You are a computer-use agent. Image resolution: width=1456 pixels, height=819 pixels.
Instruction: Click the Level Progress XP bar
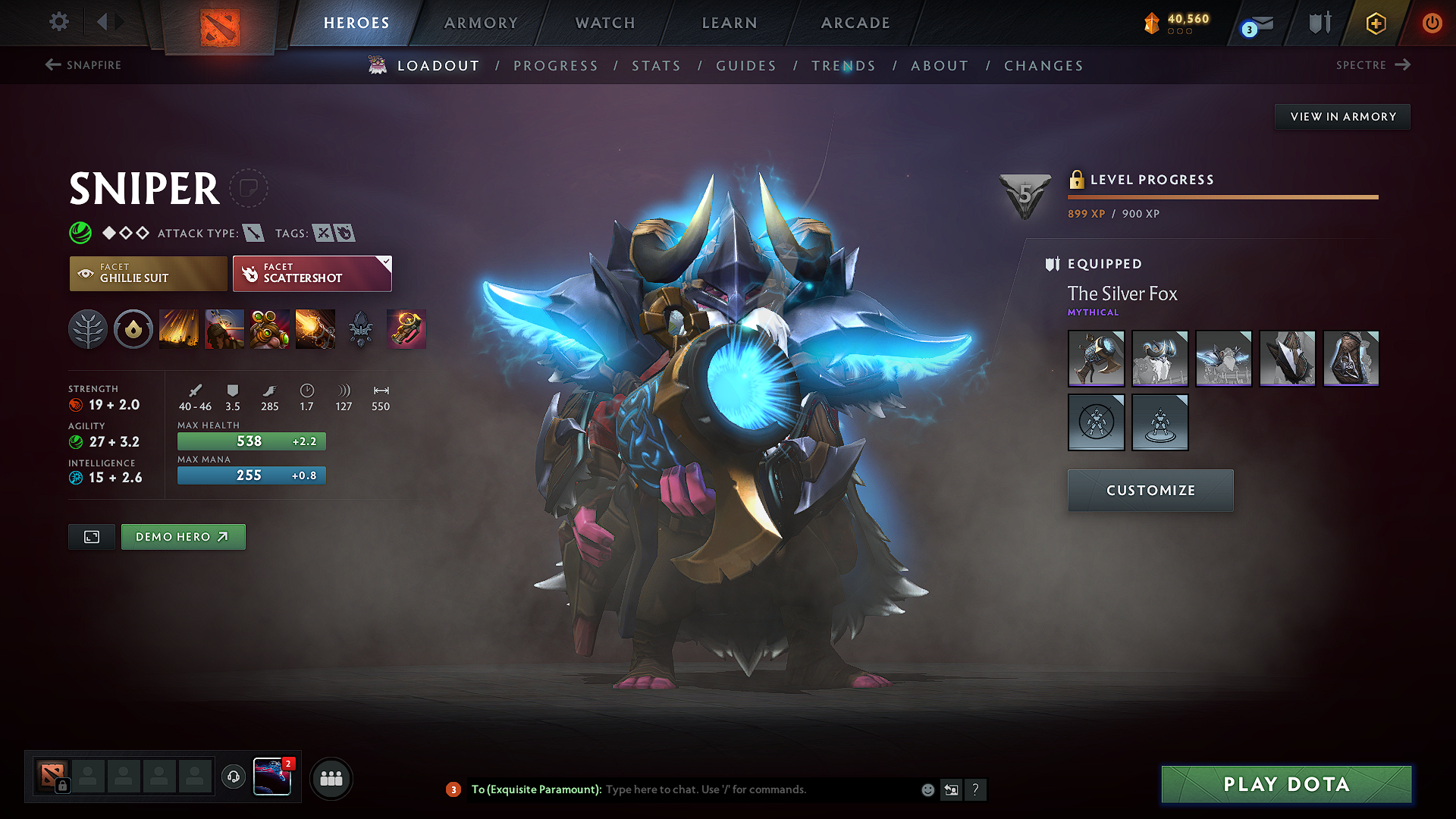(1222, 196)
